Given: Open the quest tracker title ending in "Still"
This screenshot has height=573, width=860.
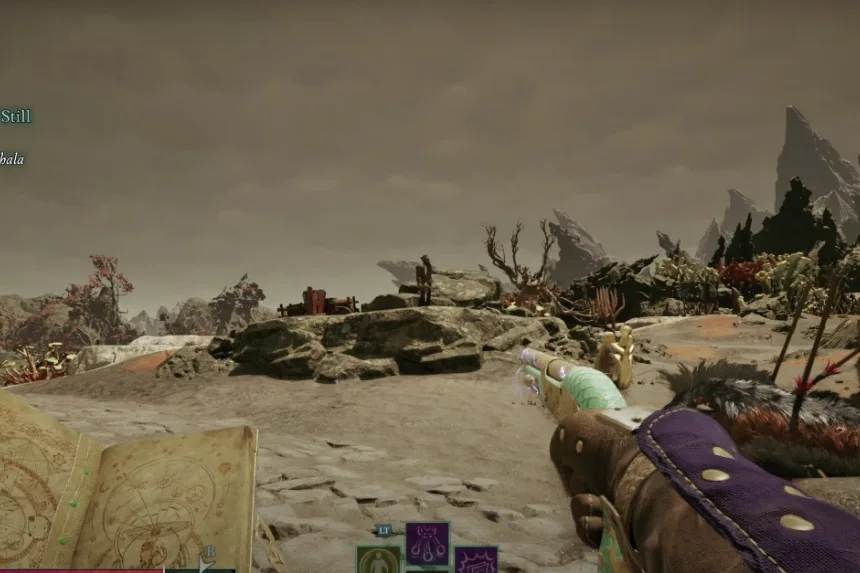Looking at the screenshot, I should pos(16,116).
